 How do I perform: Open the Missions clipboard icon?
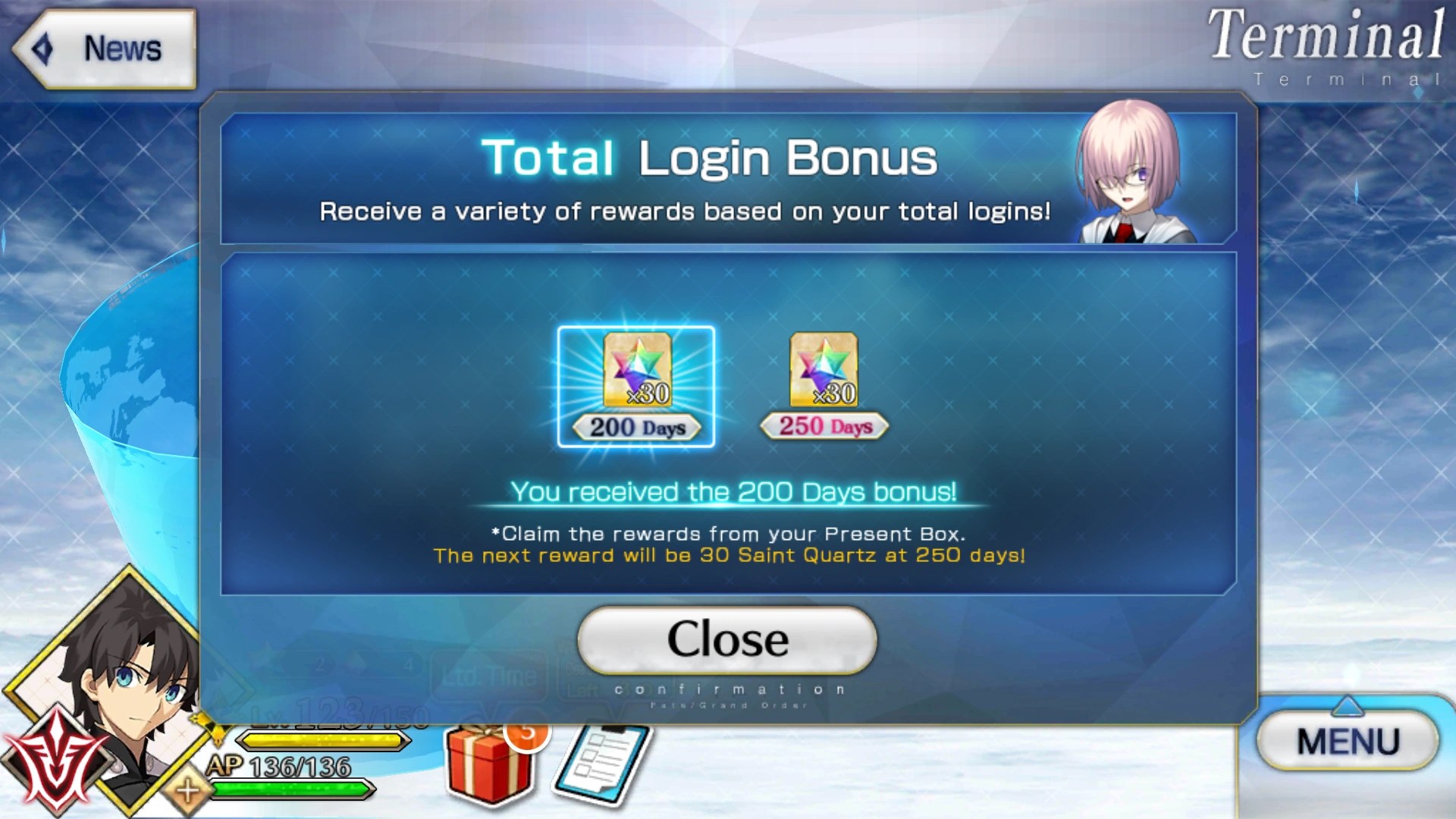(x=603, y=762)
